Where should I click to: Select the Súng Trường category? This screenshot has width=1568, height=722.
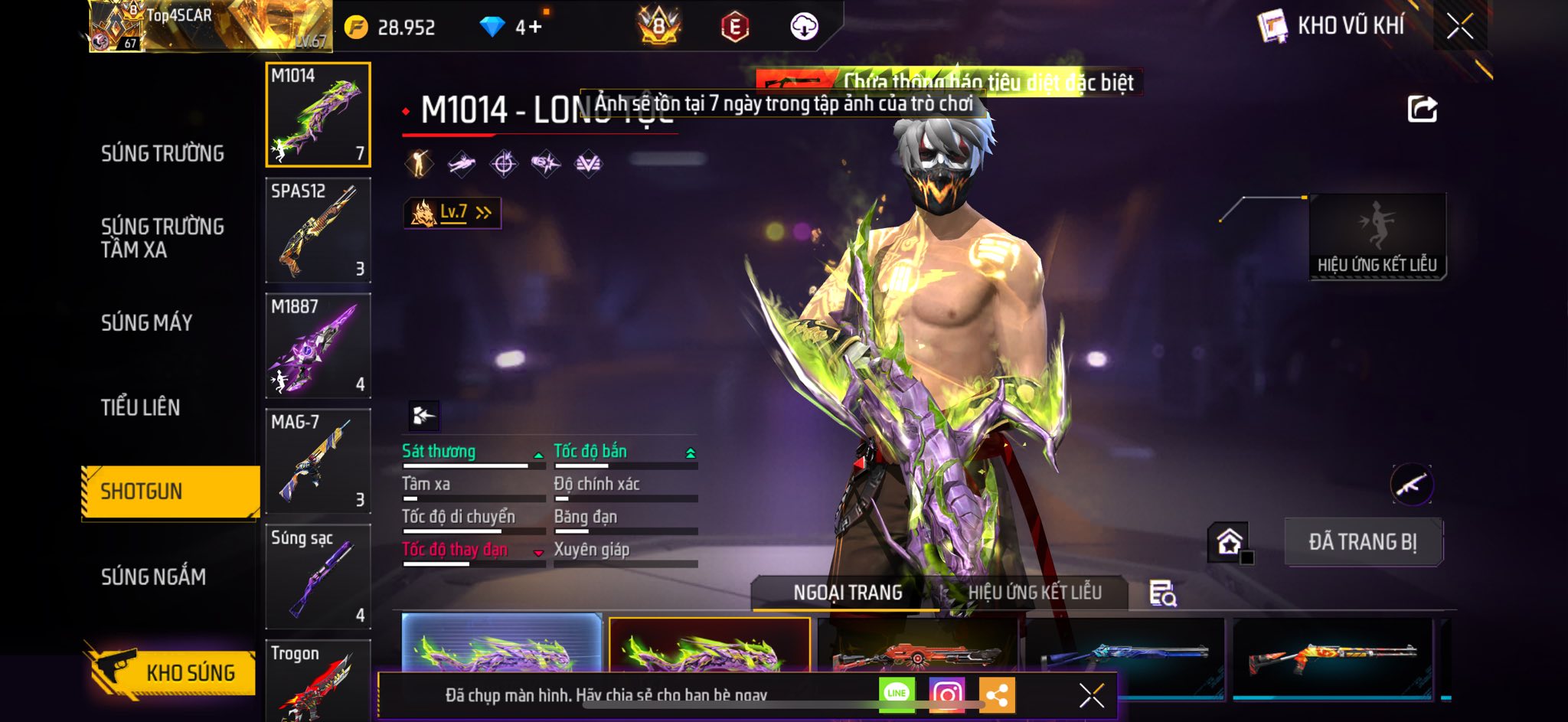point(162,154)
